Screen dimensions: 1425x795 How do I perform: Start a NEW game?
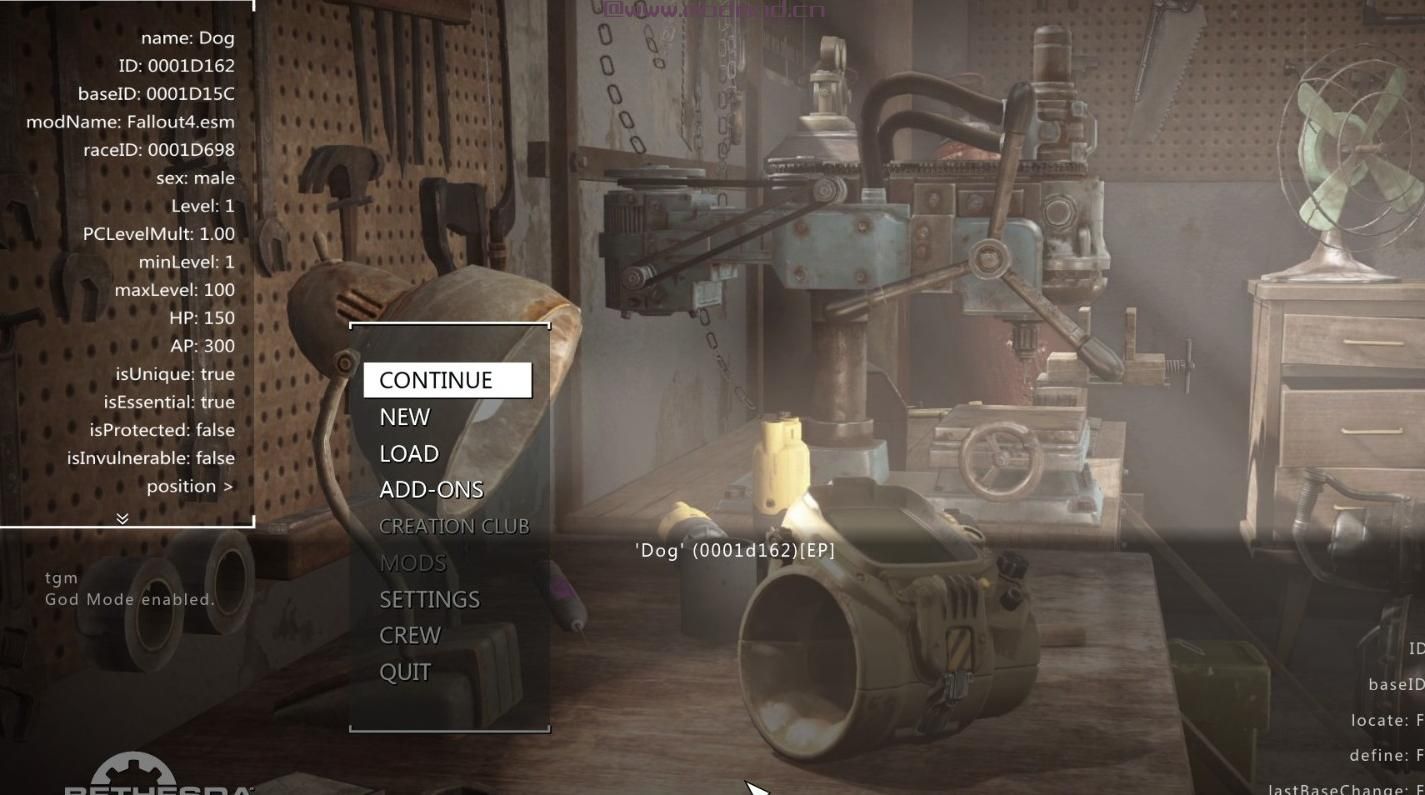(x=405, y=417)
